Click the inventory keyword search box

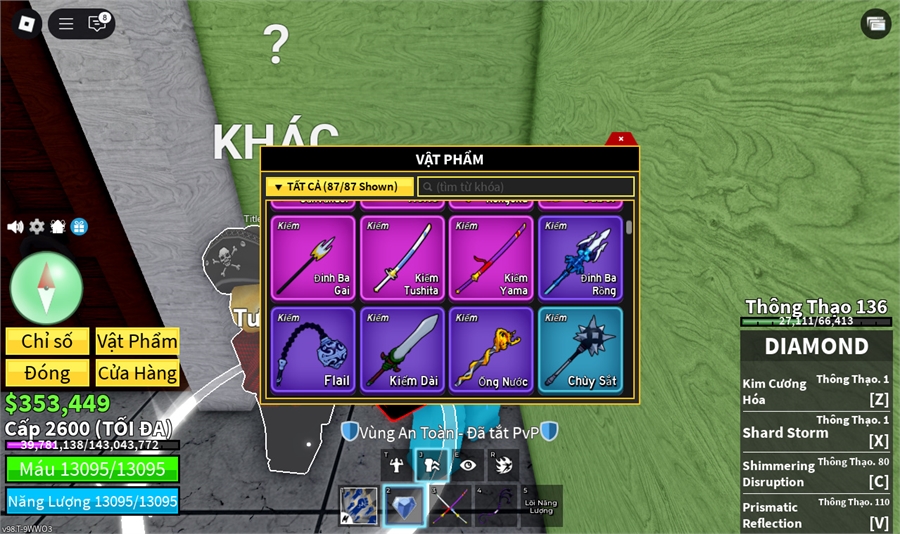(x=526, y=187)
